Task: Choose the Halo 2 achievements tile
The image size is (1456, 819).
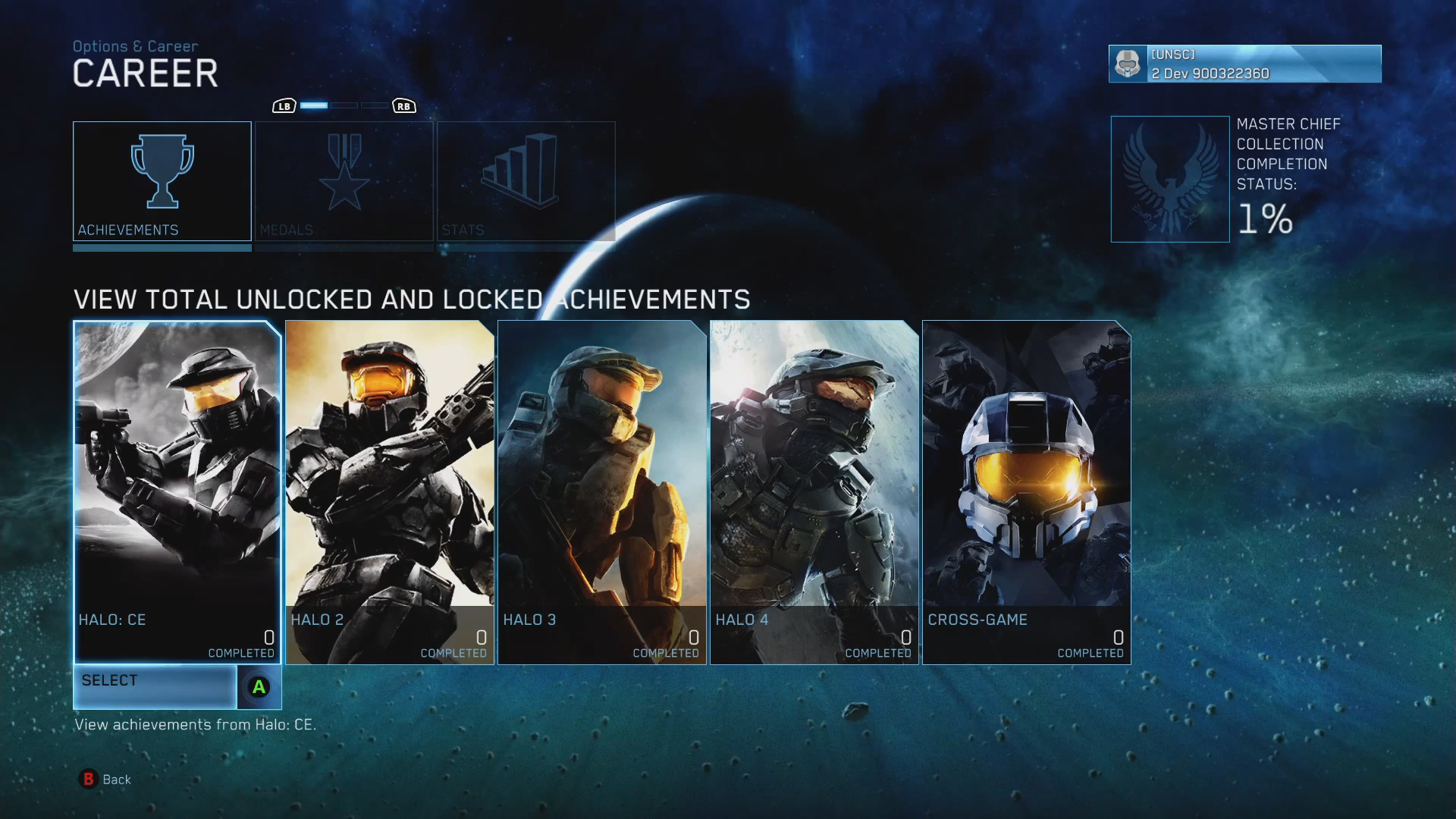Action: pyautogui.click(x=389, y=491)
